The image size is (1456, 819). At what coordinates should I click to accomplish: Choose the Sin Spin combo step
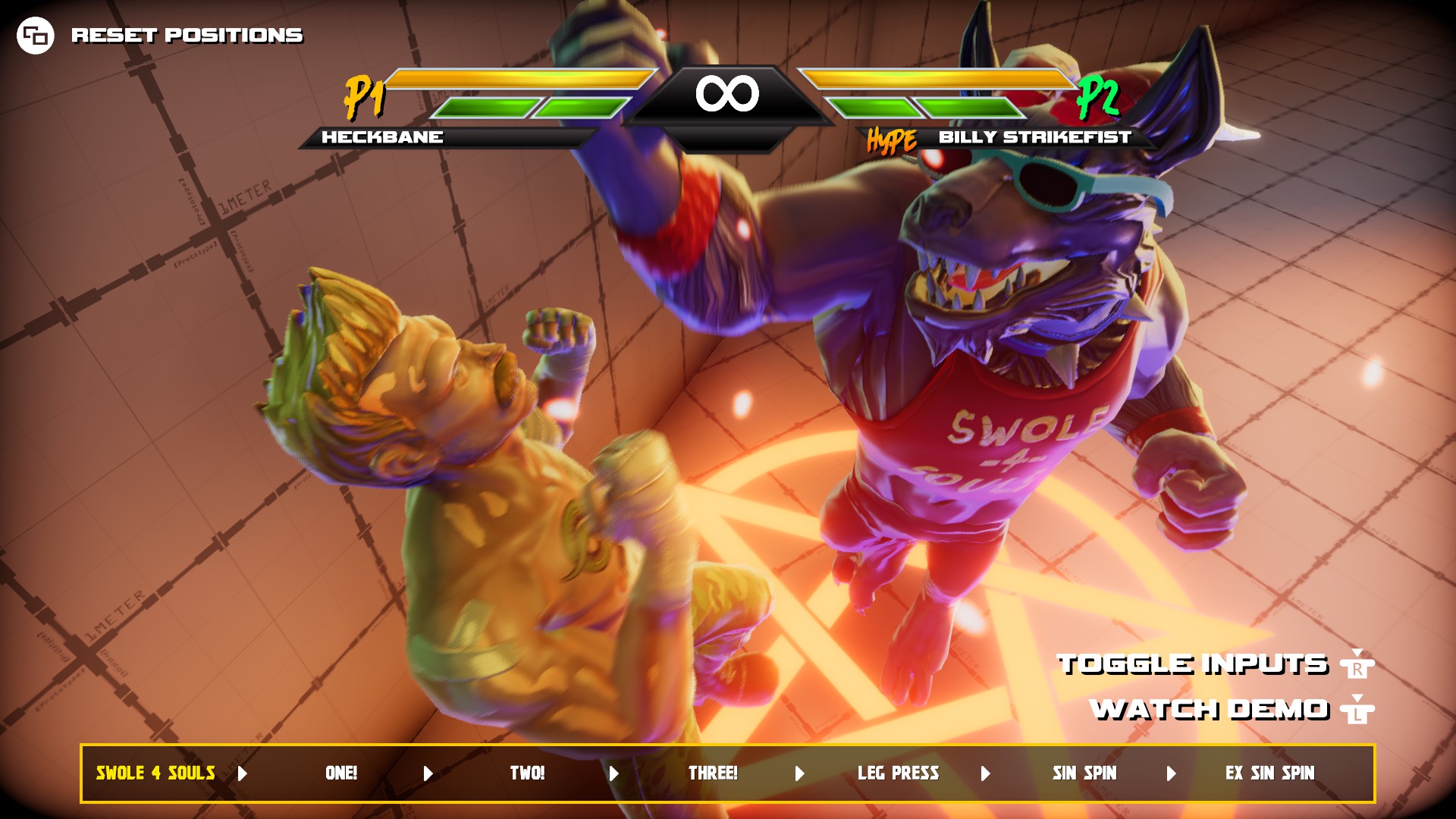[1084, 773]
